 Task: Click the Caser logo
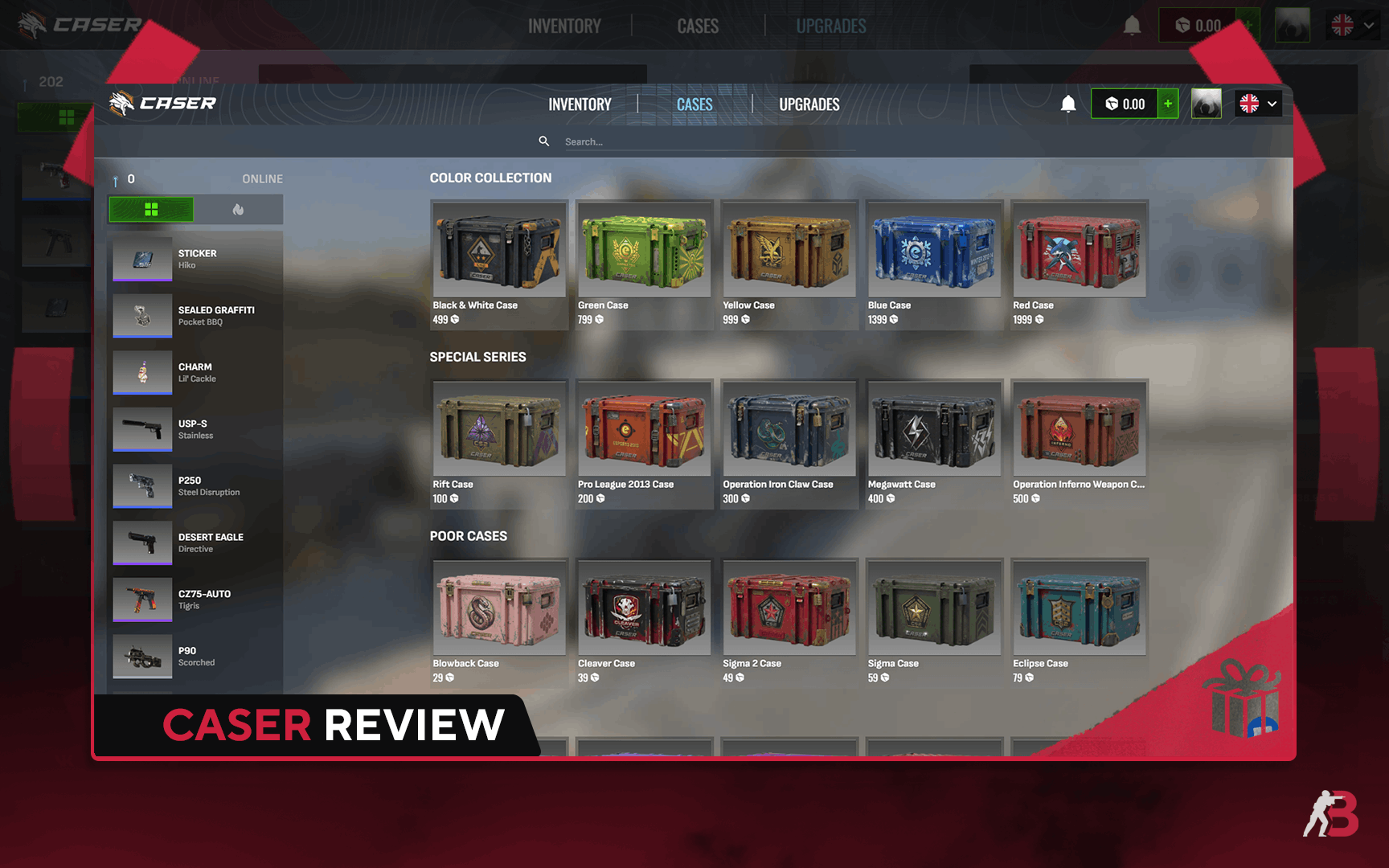pyautogui.click(x=163, y=103)
